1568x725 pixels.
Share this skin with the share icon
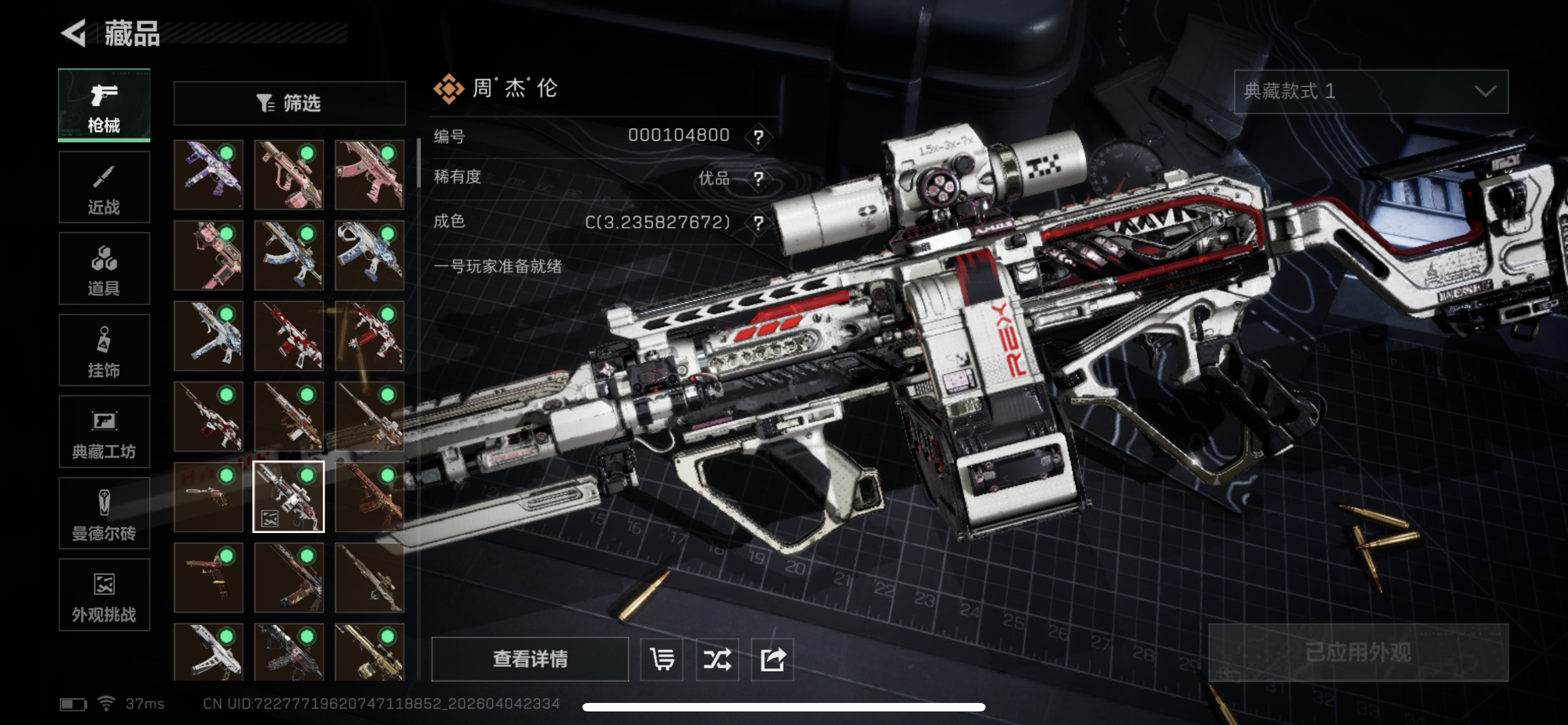773,658
